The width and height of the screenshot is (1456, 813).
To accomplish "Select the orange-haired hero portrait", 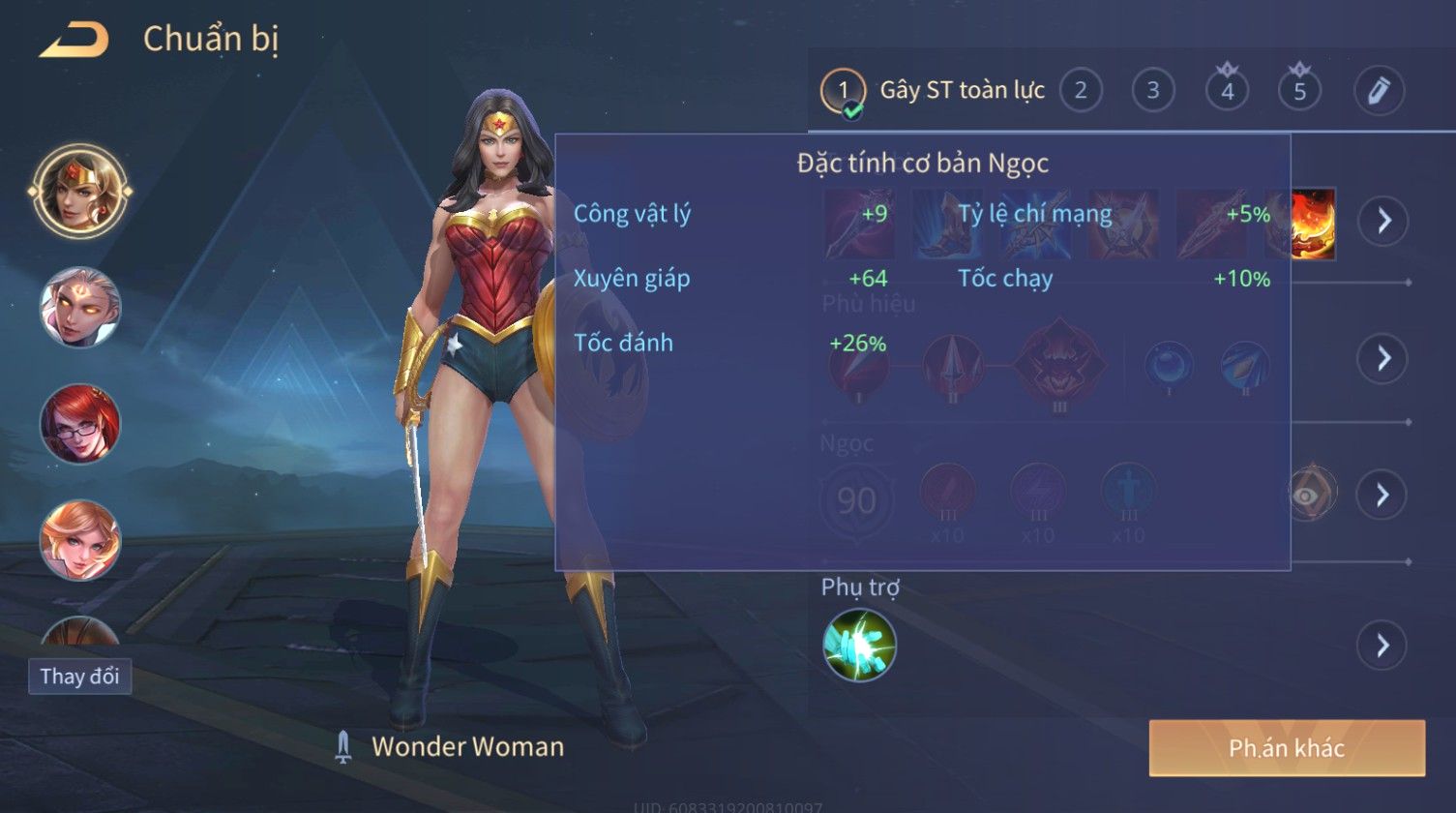I will pyautogui.click(x=80, y=539).
